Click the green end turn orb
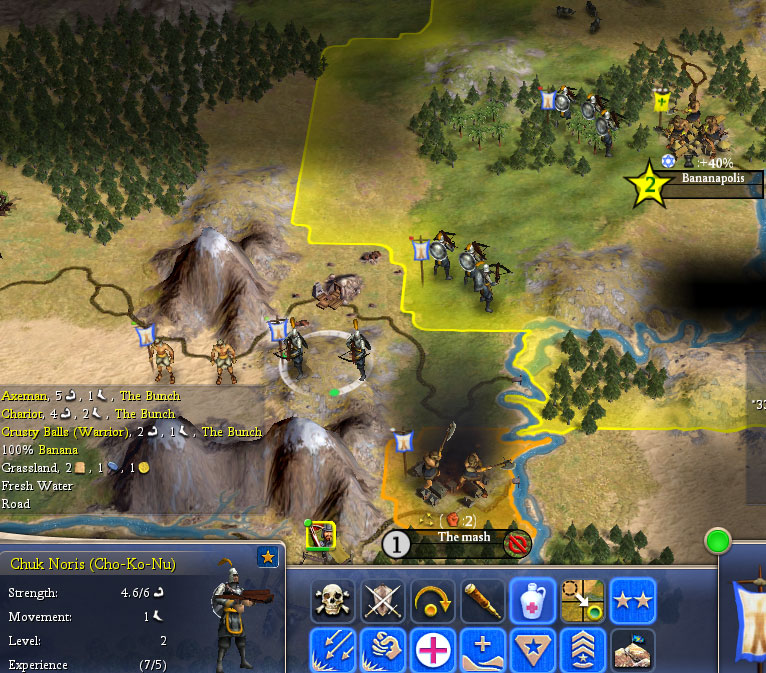Image resolution: width=766 pixels, height=673 pixels. pos(718,543)
